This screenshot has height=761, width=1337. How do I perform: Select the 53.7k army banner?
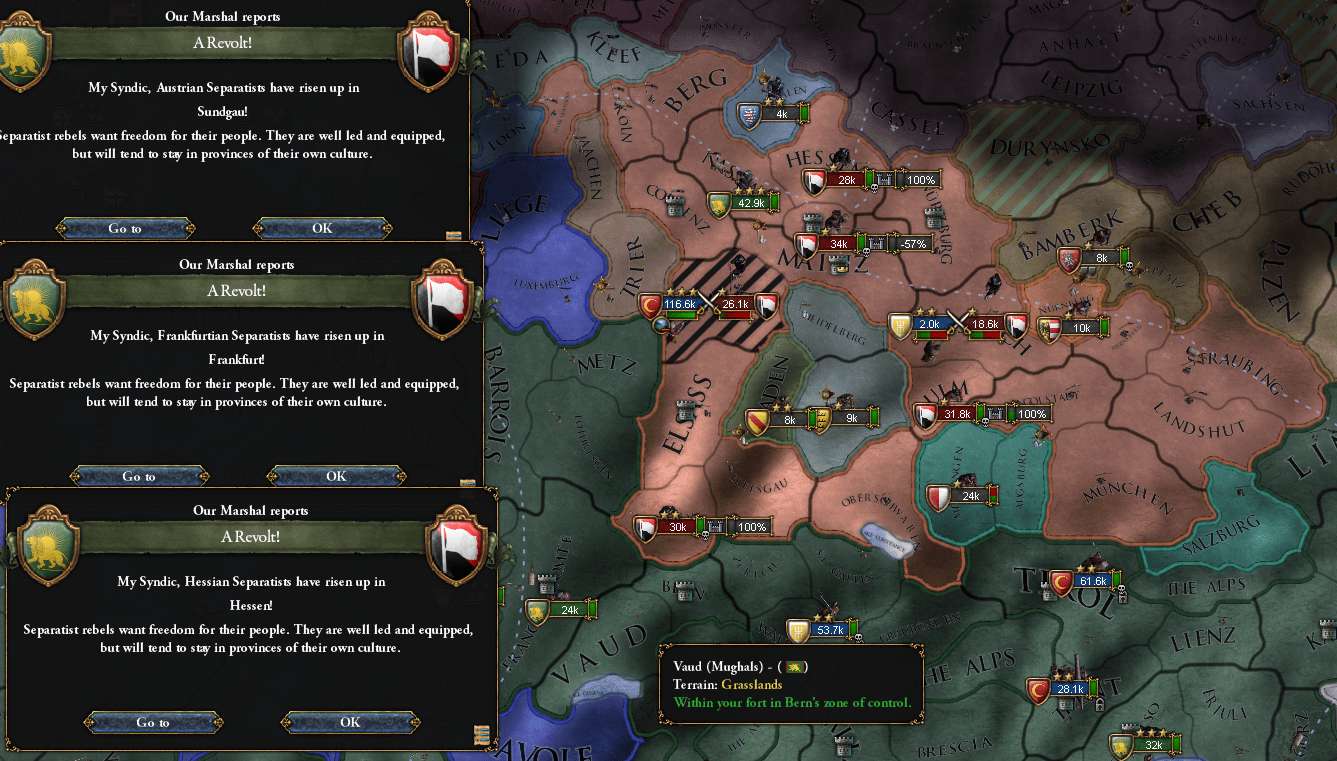pyautogui.click(x=830, y=630)
